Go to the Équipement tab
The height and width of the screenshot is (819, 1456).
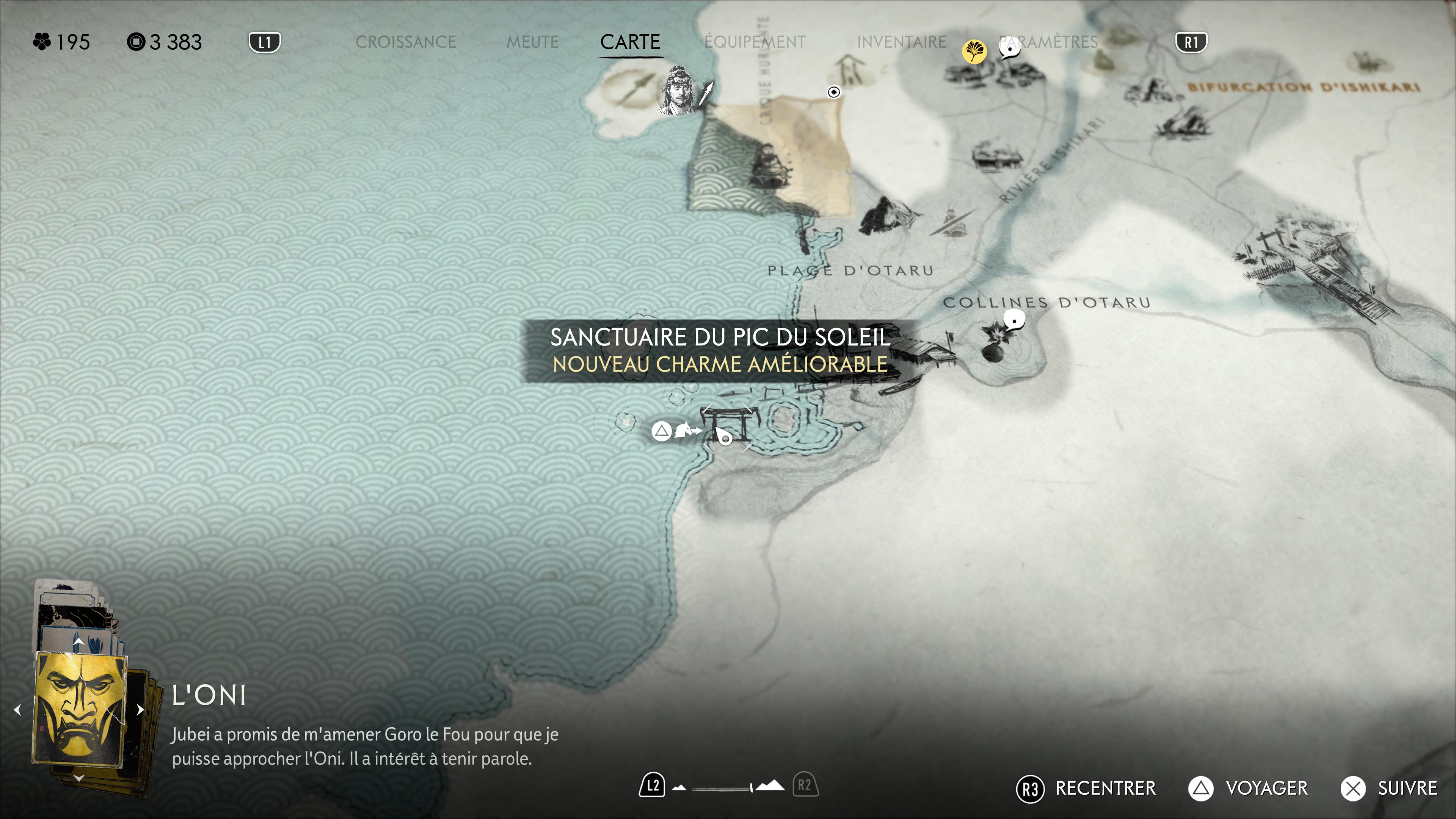click(755, 42)
